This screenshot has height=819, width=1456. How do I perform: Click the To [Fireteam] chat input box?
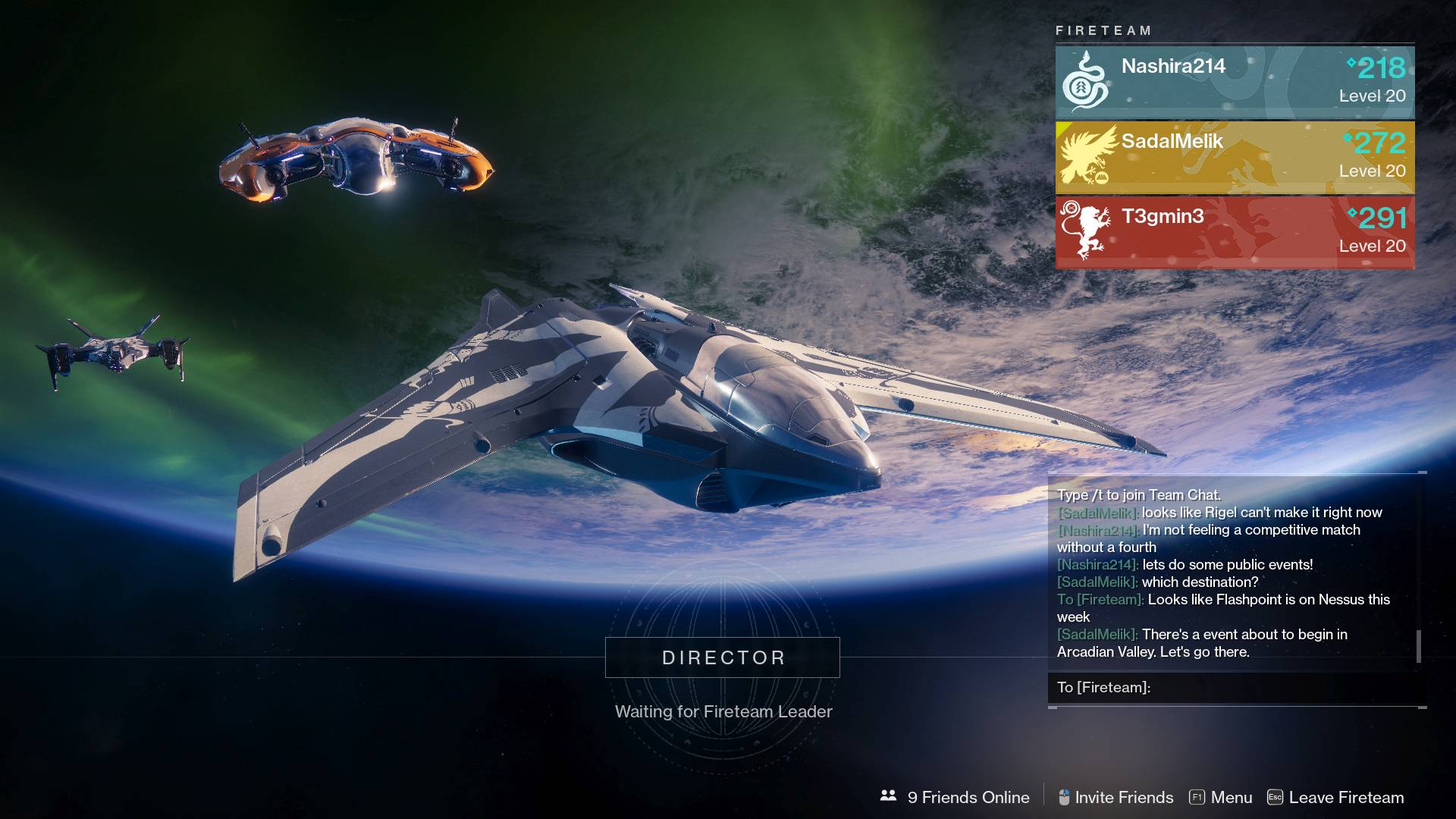pos(1236,688)
